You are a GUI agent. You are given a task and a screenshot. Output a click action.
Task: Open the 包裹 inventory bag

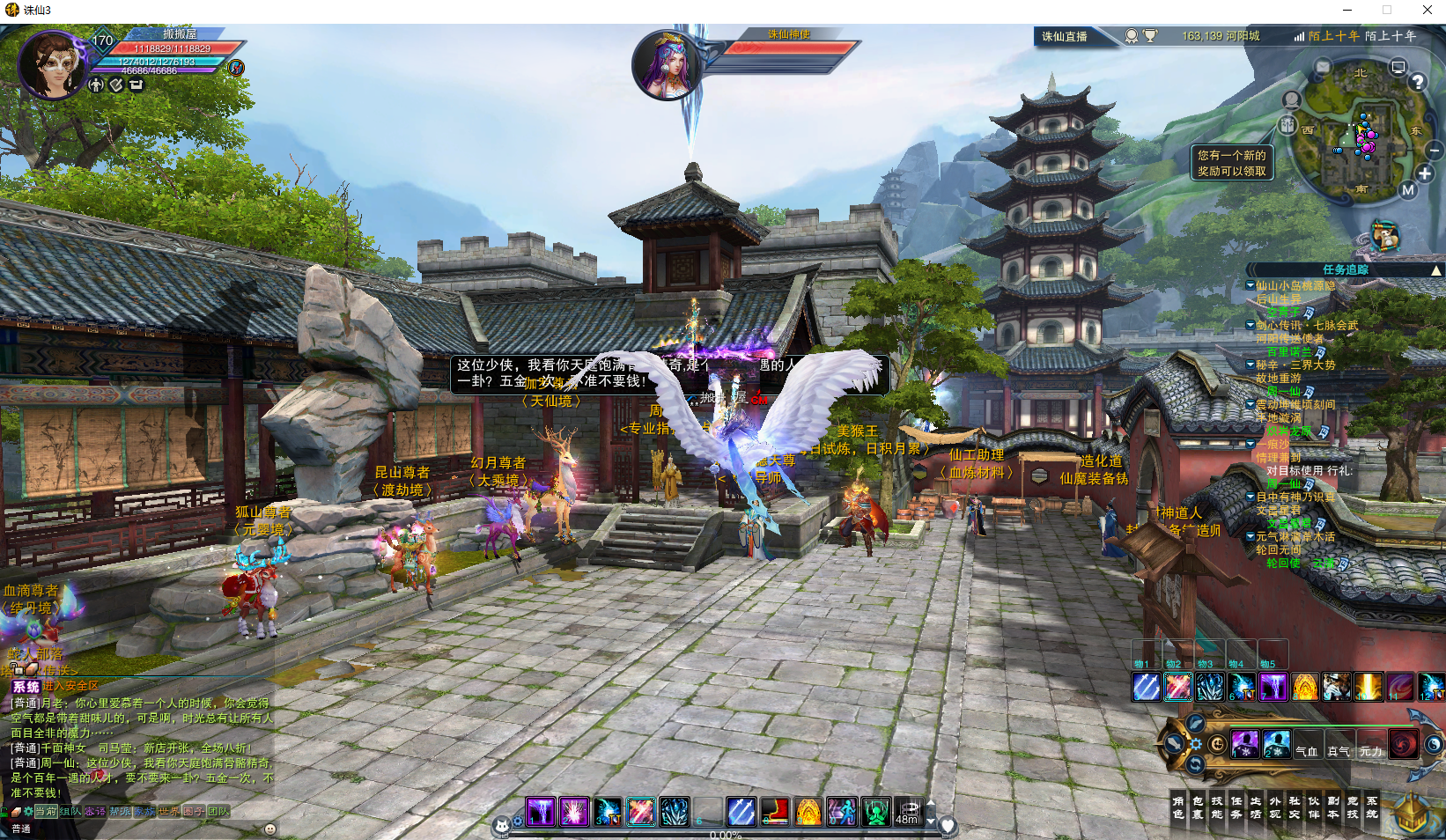click(1198, 807)
